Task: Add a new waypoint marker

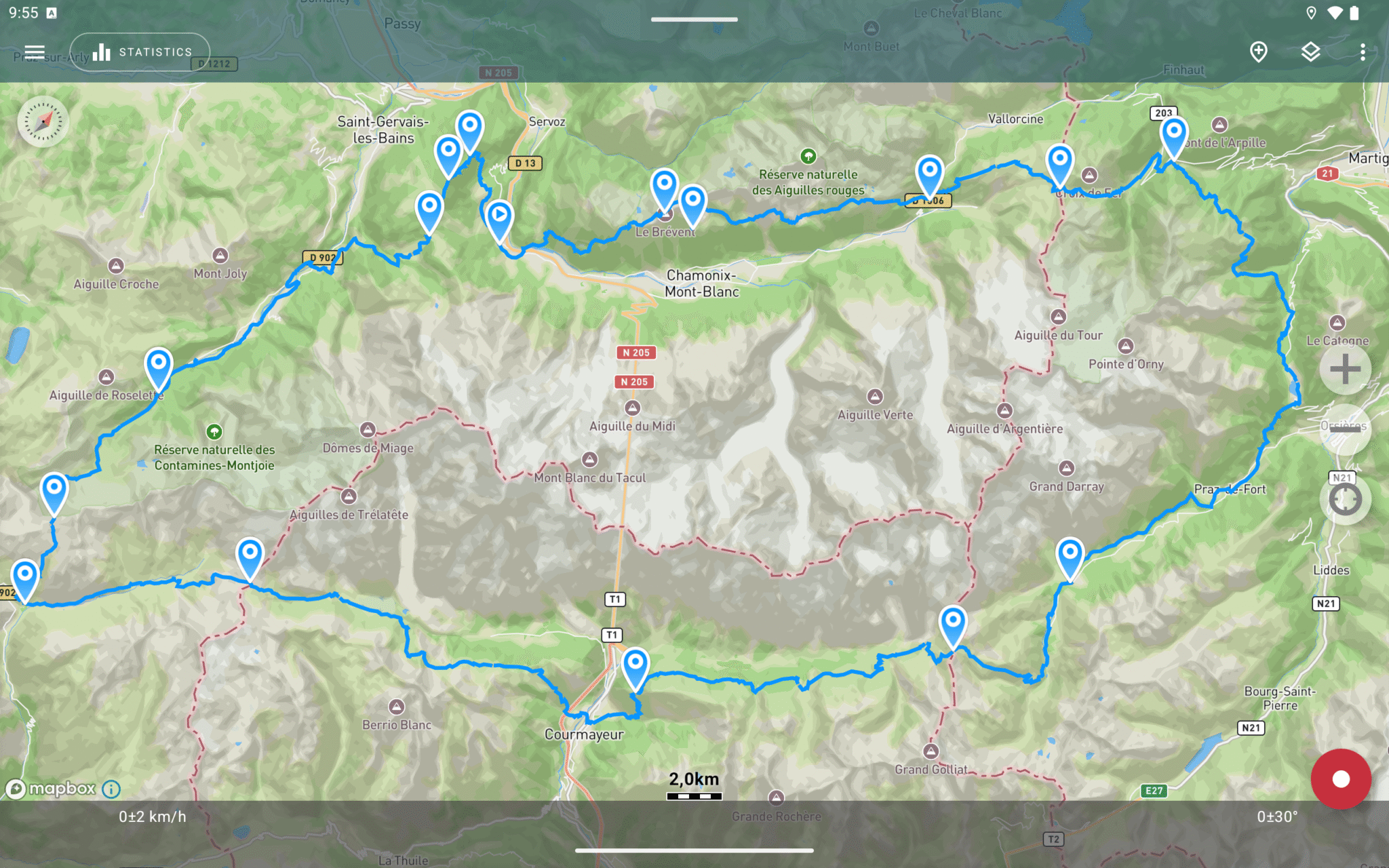Action: pos(1259,52)
